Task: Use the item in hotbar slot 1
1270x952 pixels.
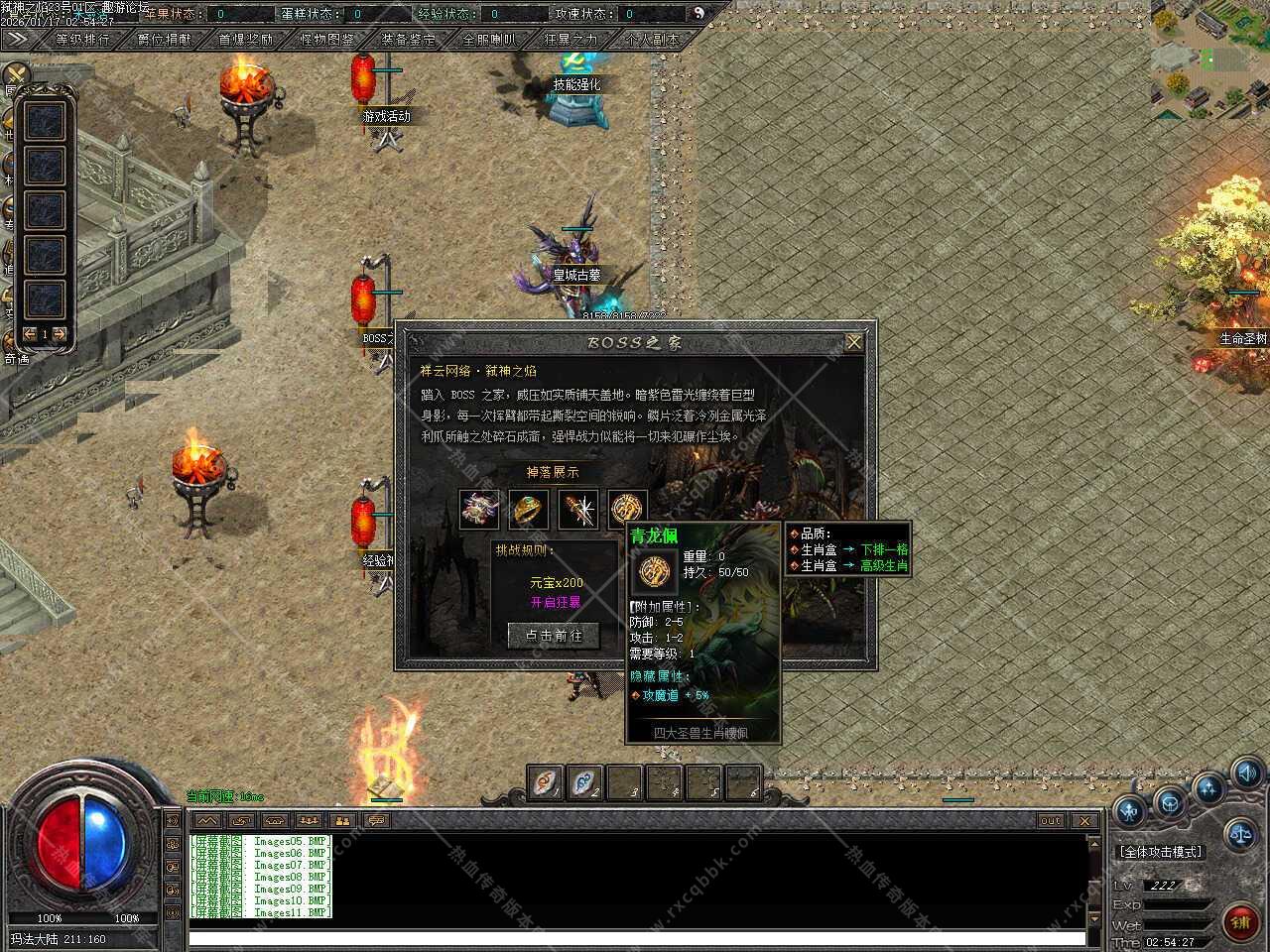Action: (545, 782)
